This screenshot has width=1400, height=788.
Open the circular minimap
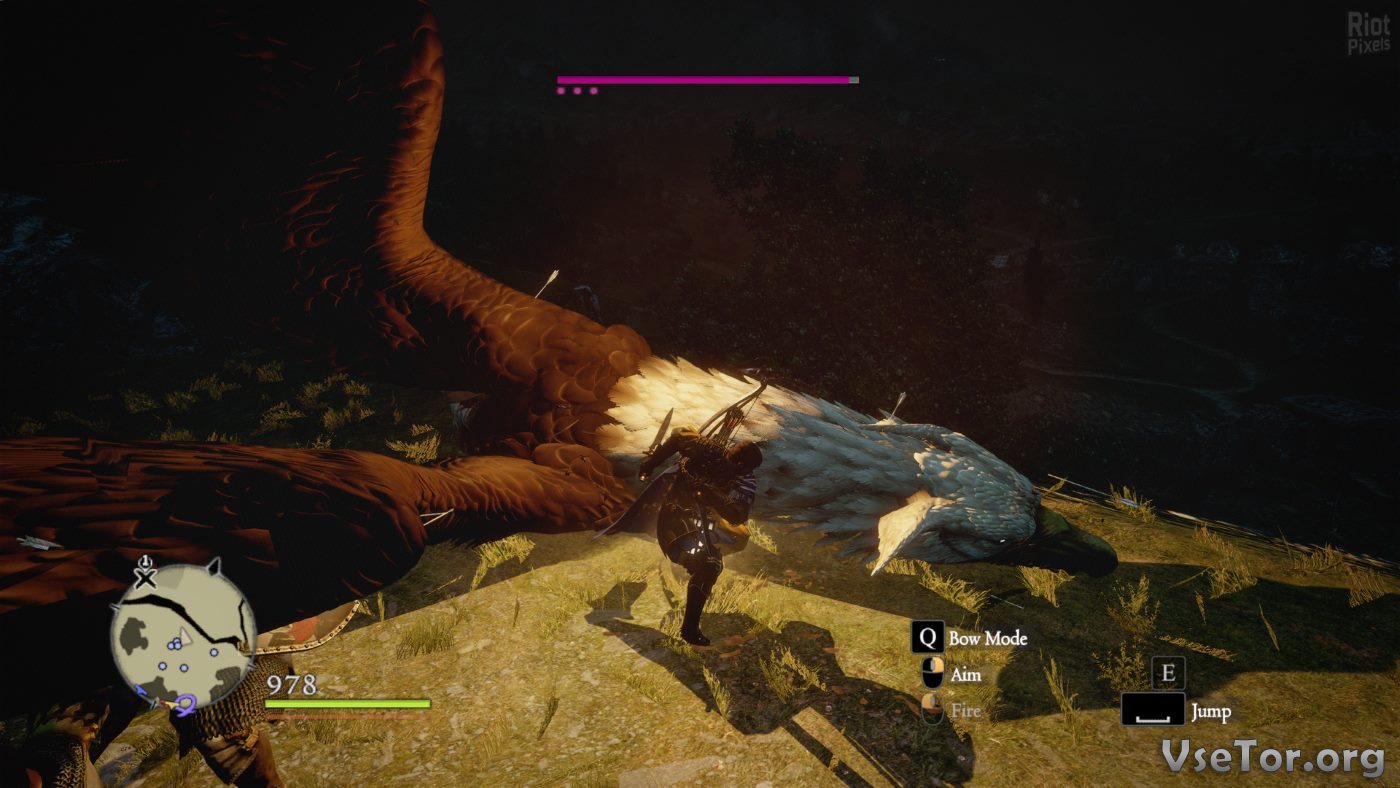(x=182, y=634)
